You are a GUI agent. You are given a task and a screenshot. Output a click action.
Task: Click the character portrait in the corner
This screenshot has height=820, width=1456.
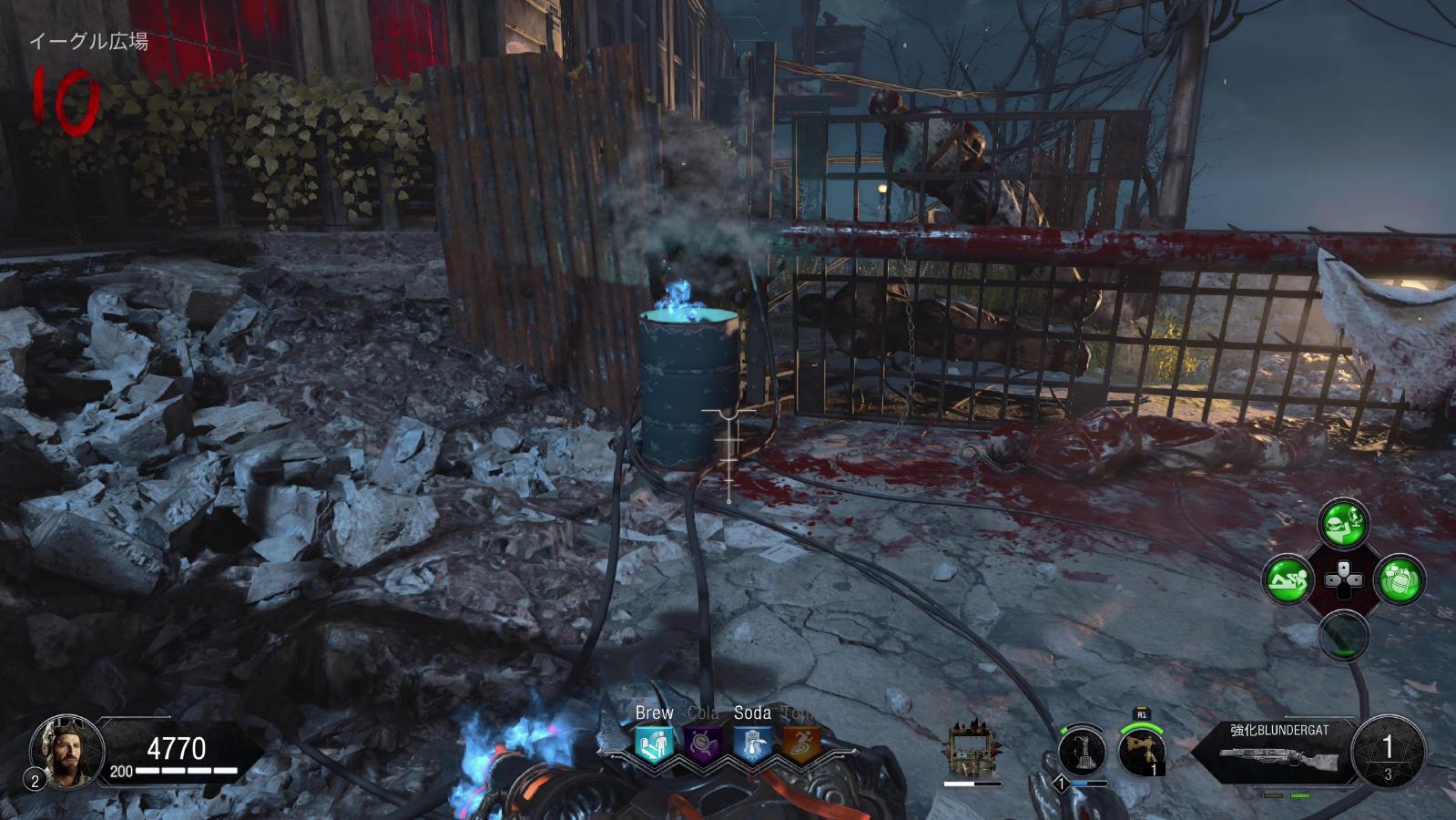tap(66, 750)
